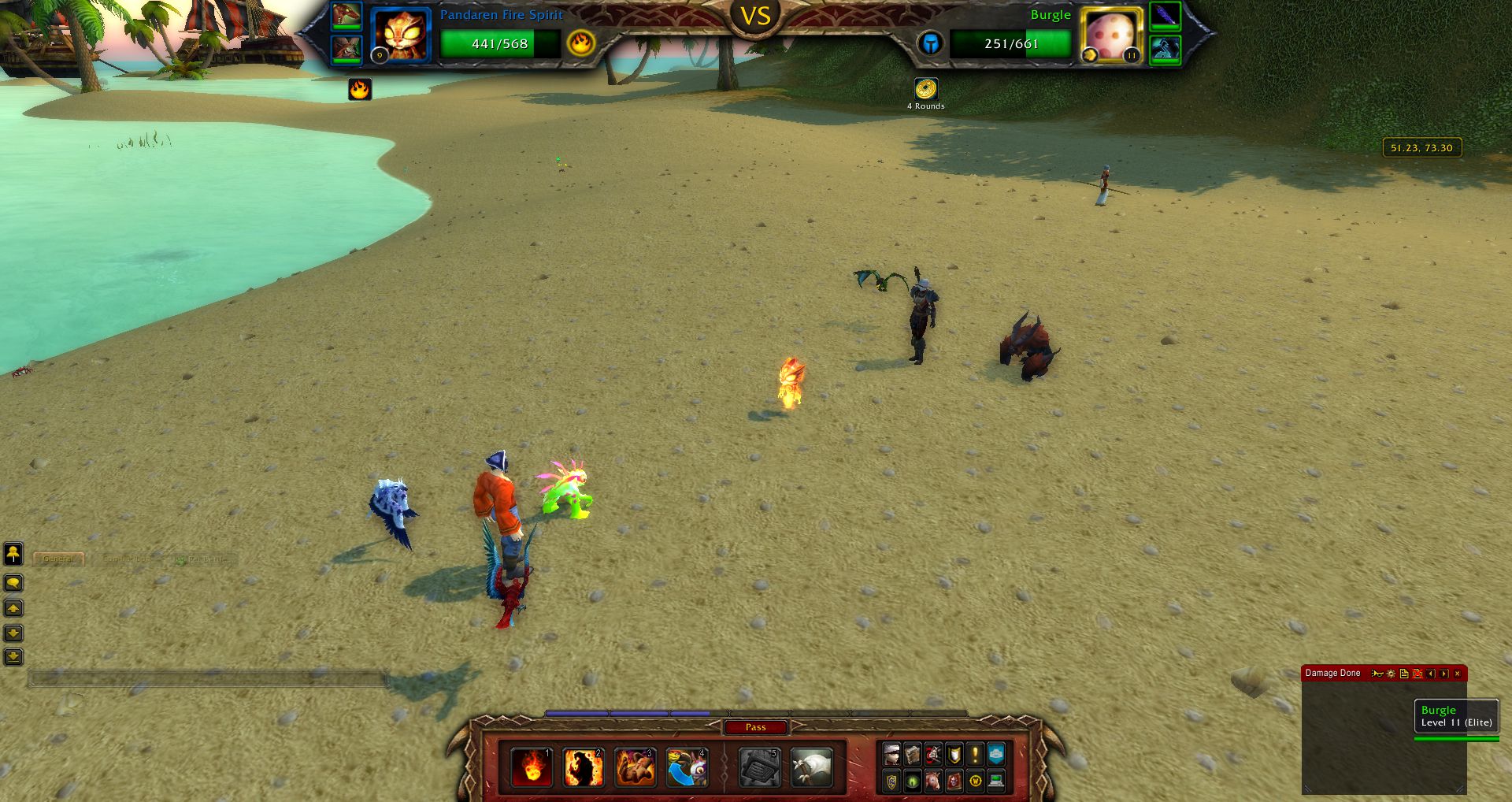The width and height of the screenshot is (1512, 802).
Task: Use the fireball ability in slot 1
Action: pyautogui.click(x=531, y=767)
